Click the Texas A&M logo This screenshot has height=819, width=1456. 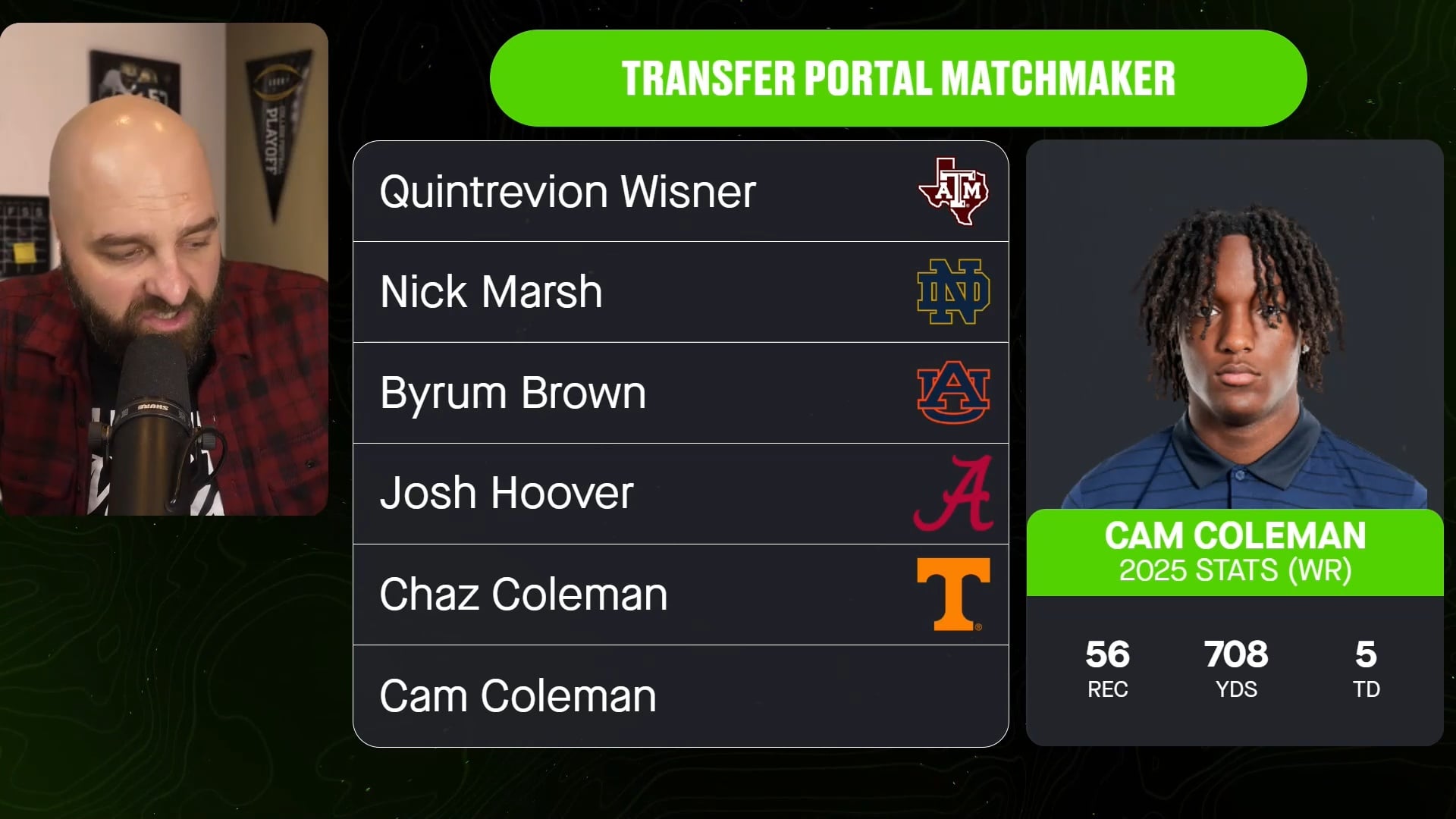click(x=953, y=191)
